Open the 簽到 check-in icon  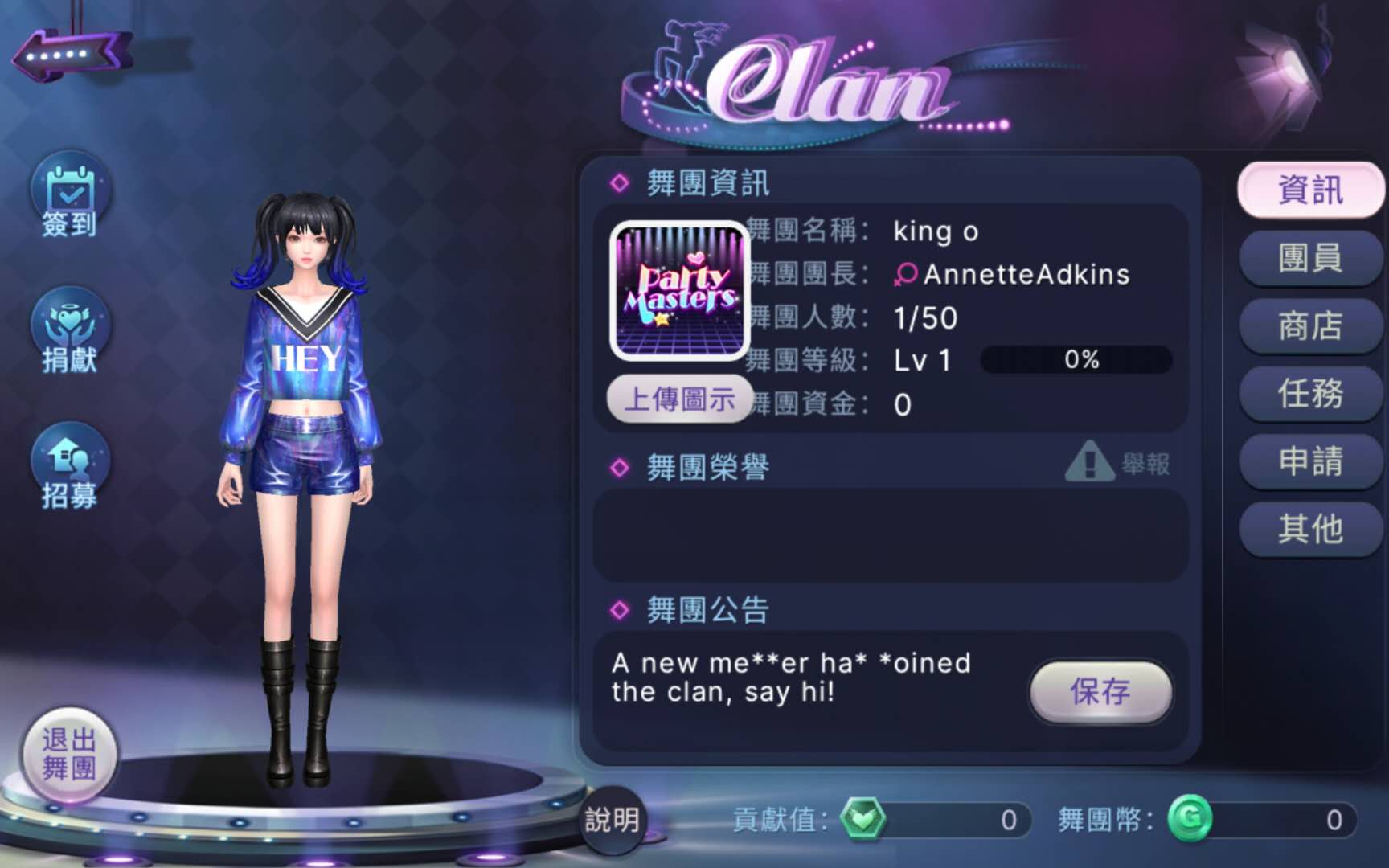(71, 197)
